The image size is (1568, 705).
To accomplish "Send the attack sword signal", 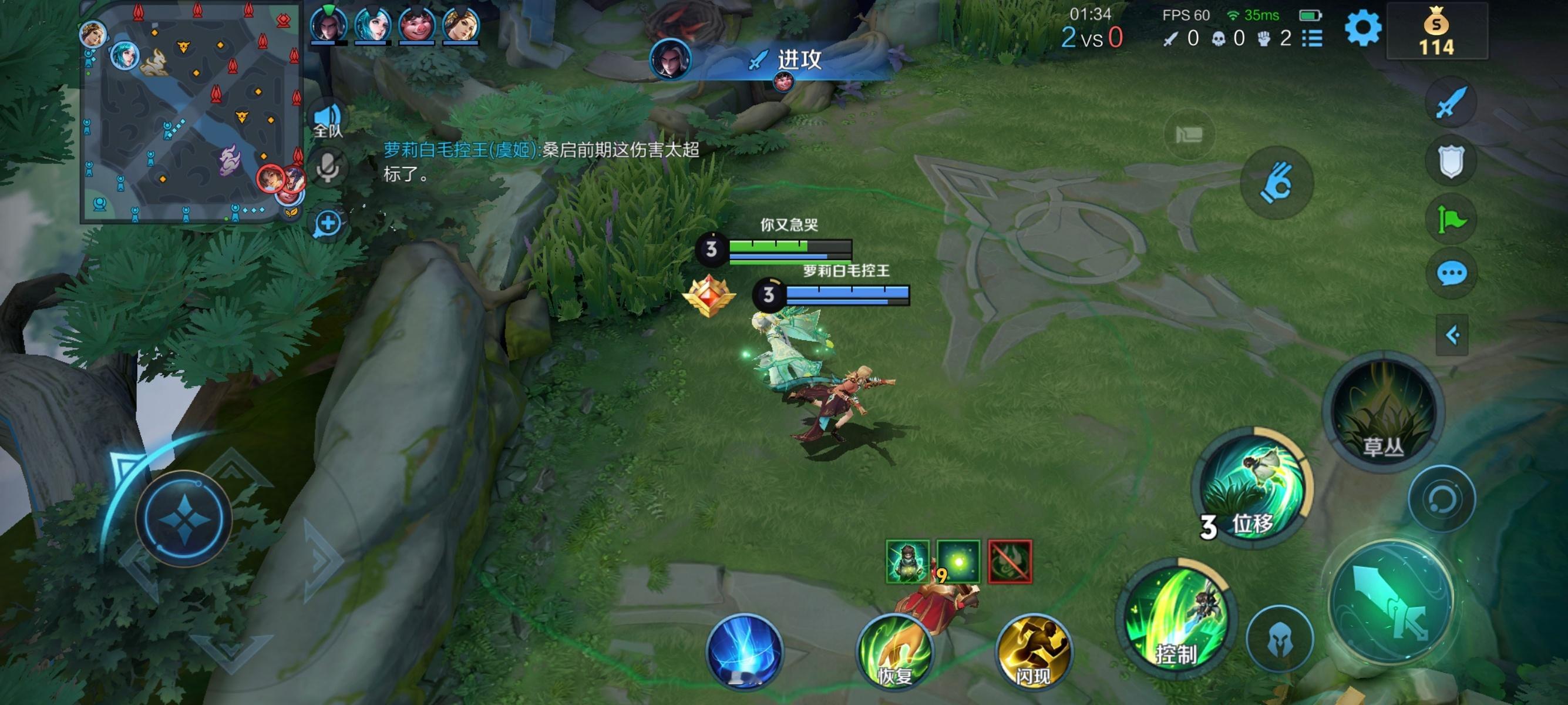I will tap(1451, 102).
